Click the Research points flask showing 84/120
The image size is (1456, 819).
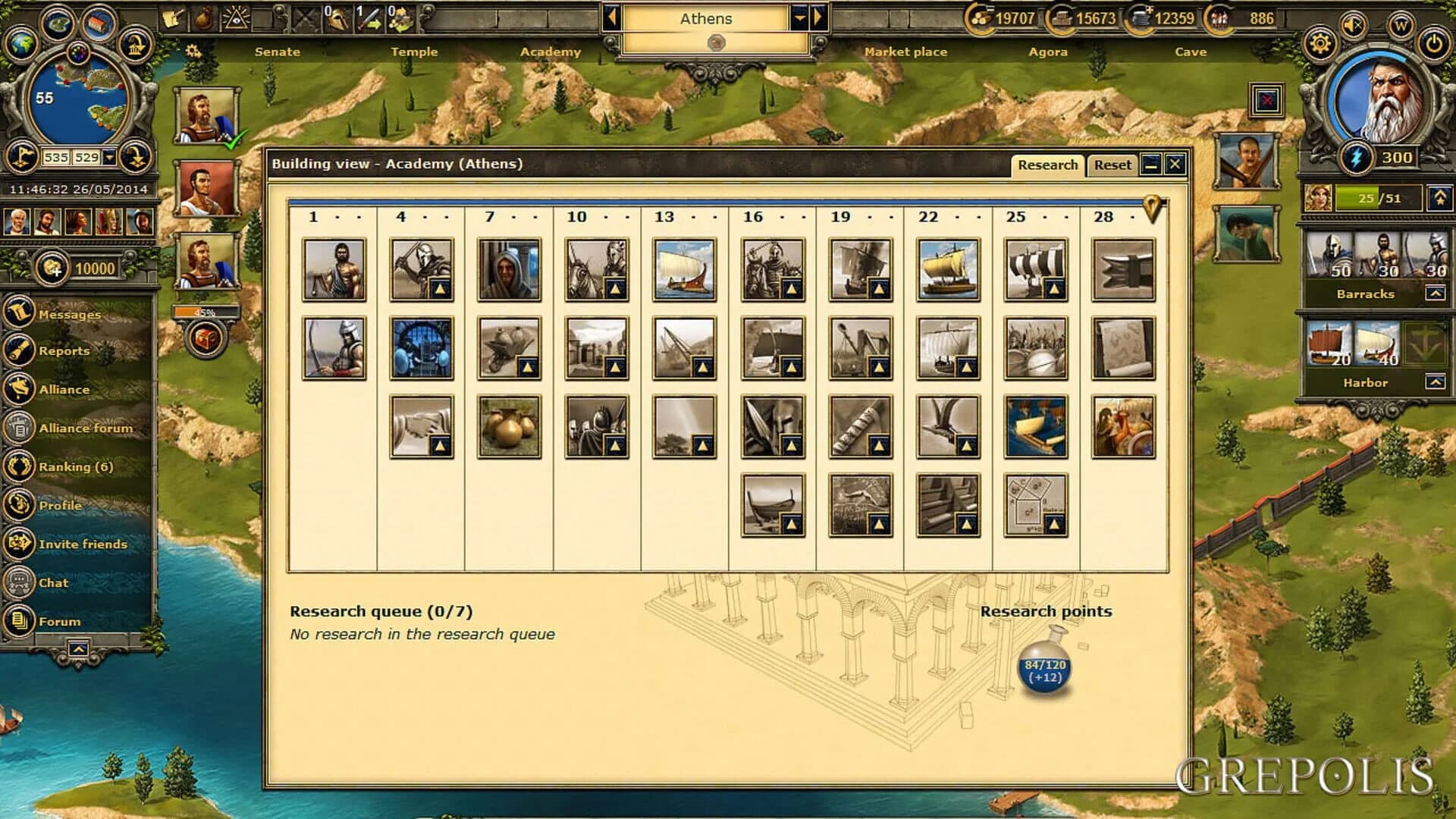tap(1044, 669)
